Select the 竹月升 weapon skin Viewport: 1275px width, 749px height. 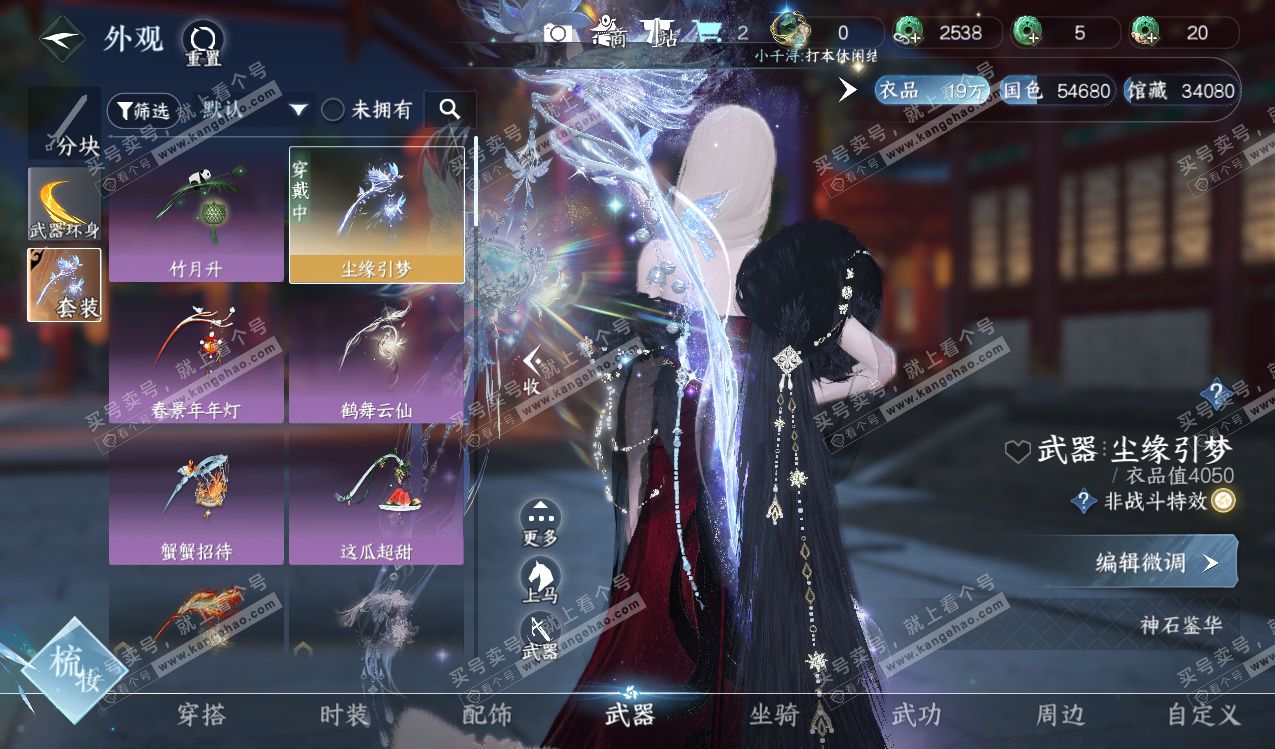click(x=196, y=215)
